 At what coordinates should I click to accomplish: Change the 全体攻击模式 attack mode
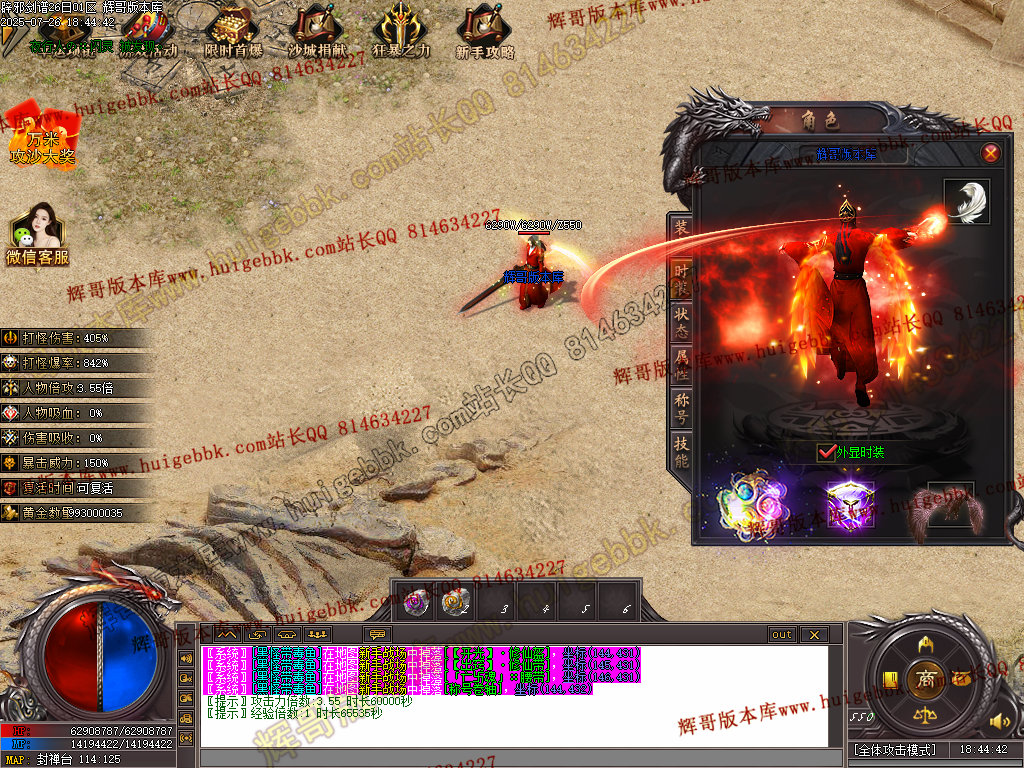[x=896, y=749]
